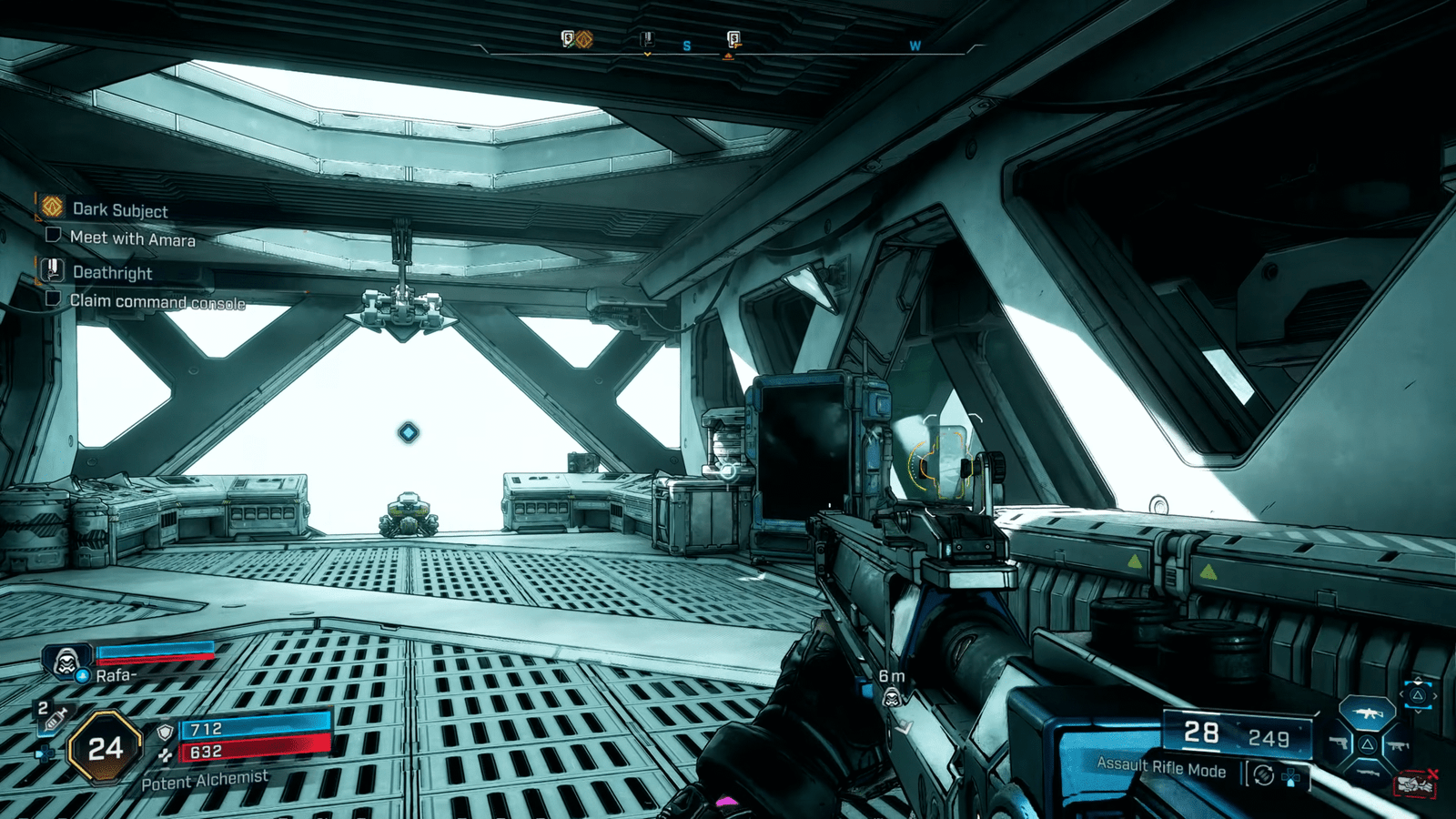The image size is (1456, 819).
Task: Click the level 24 character badge
Action: tap(106, 748)
